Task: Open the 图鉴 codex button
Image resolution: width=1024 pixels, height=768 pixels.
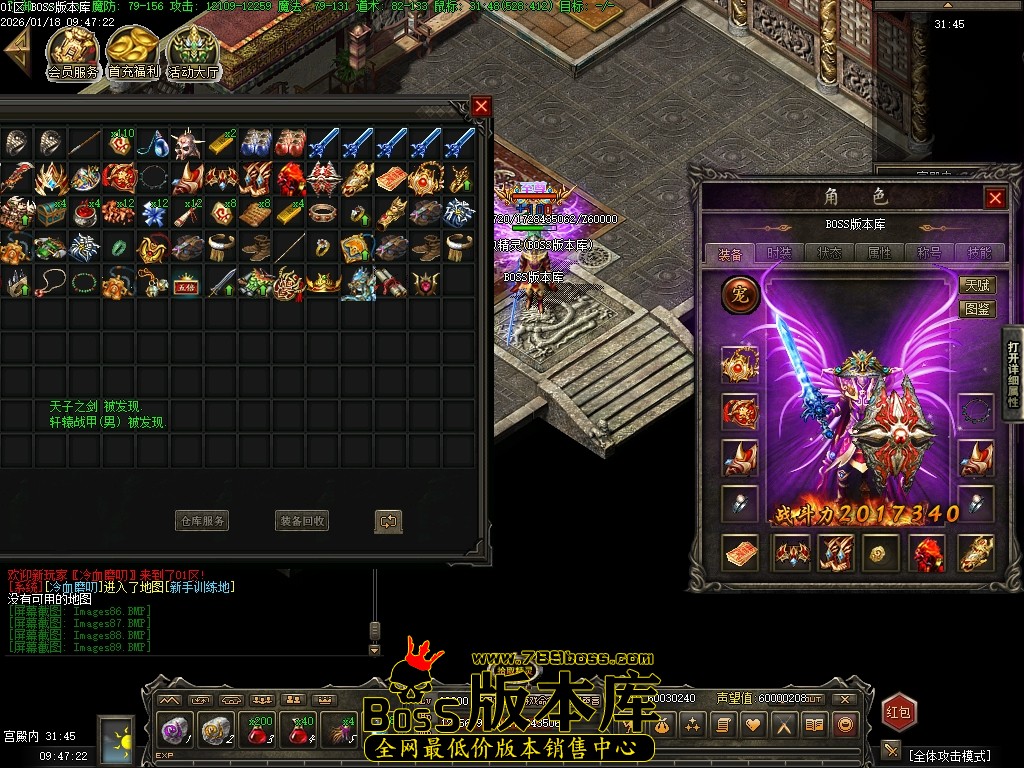Action: point(976,309)
